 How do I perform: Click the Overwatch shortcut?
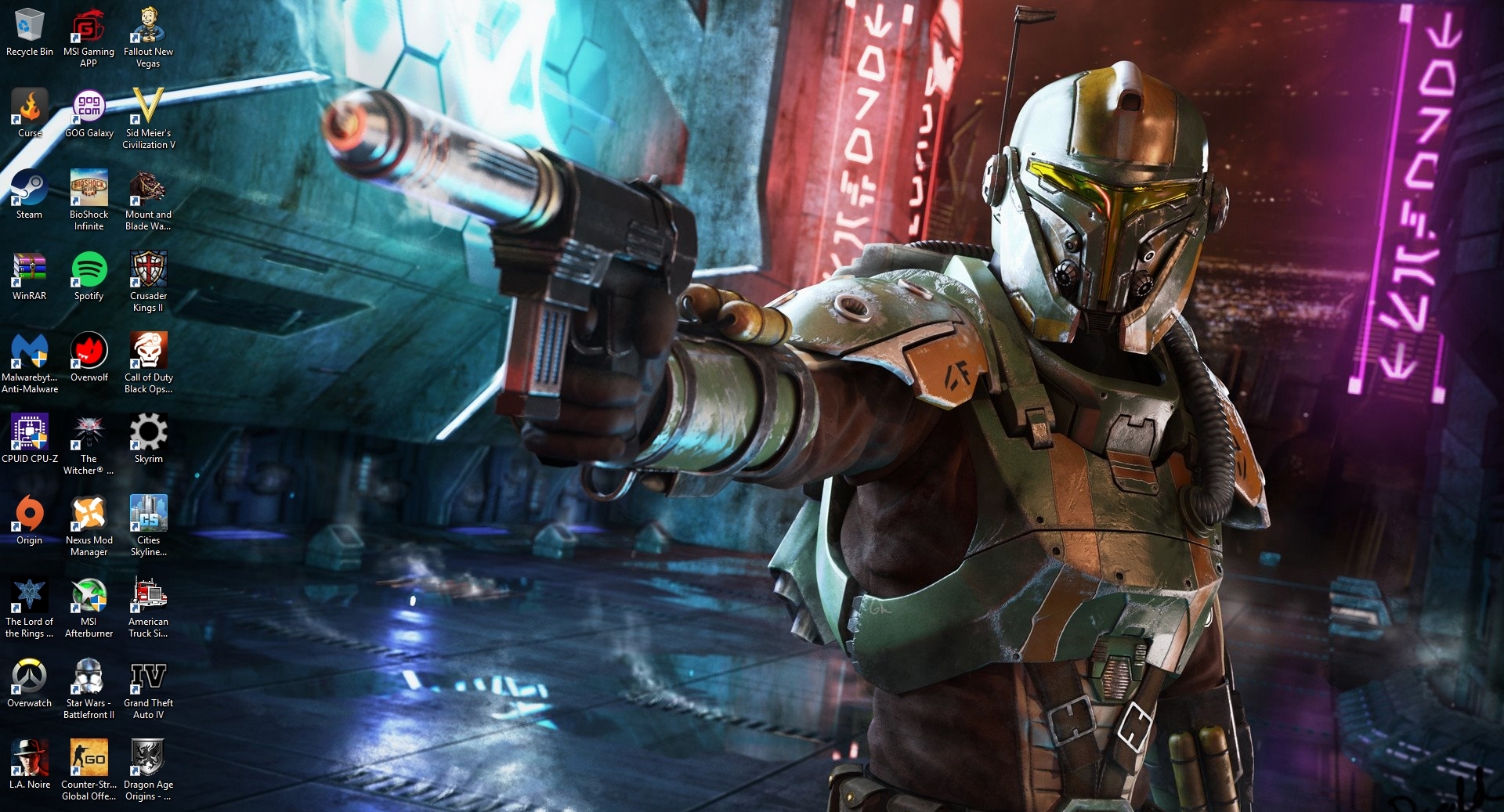(x=29, y=677)
